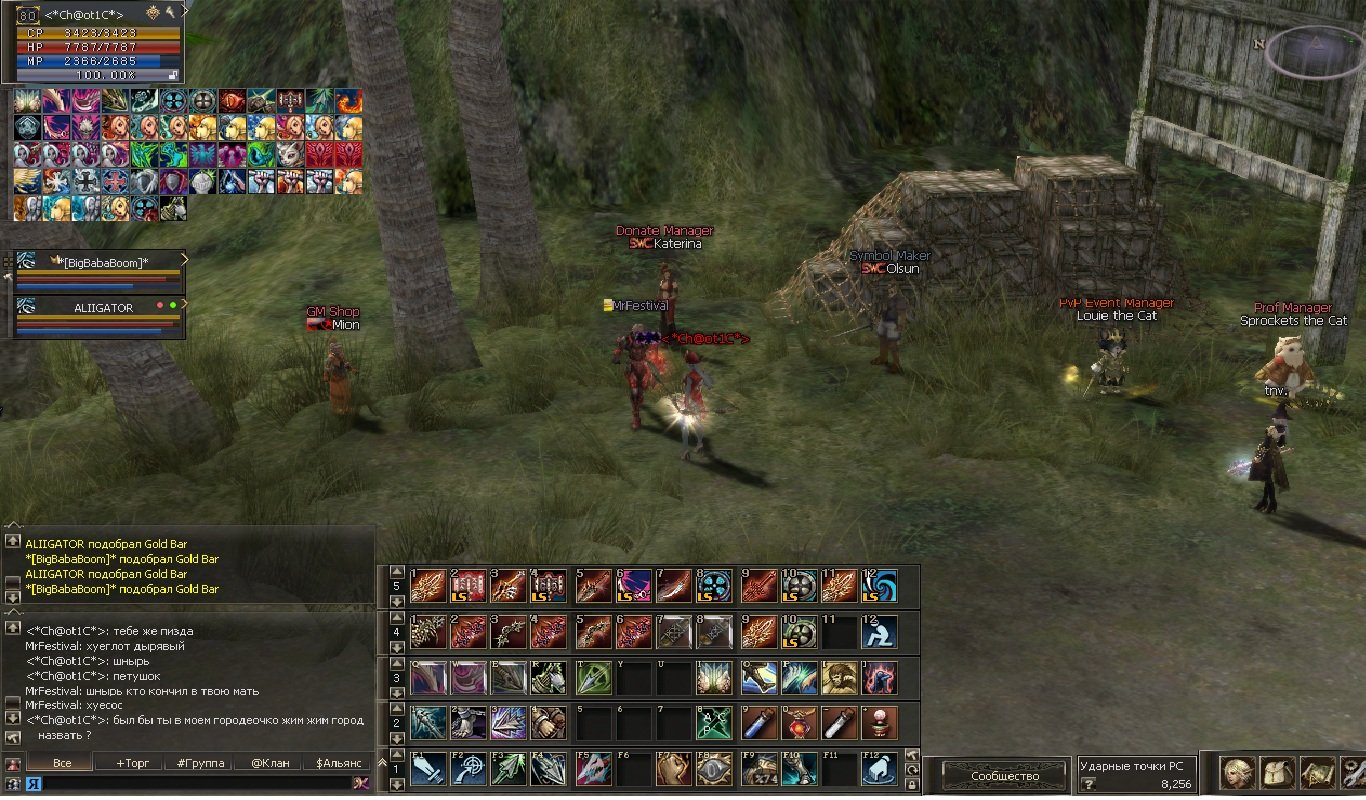1366x800 pixels.
Task: Switch chat to the +Торг tab
Action: coord(132,763)
